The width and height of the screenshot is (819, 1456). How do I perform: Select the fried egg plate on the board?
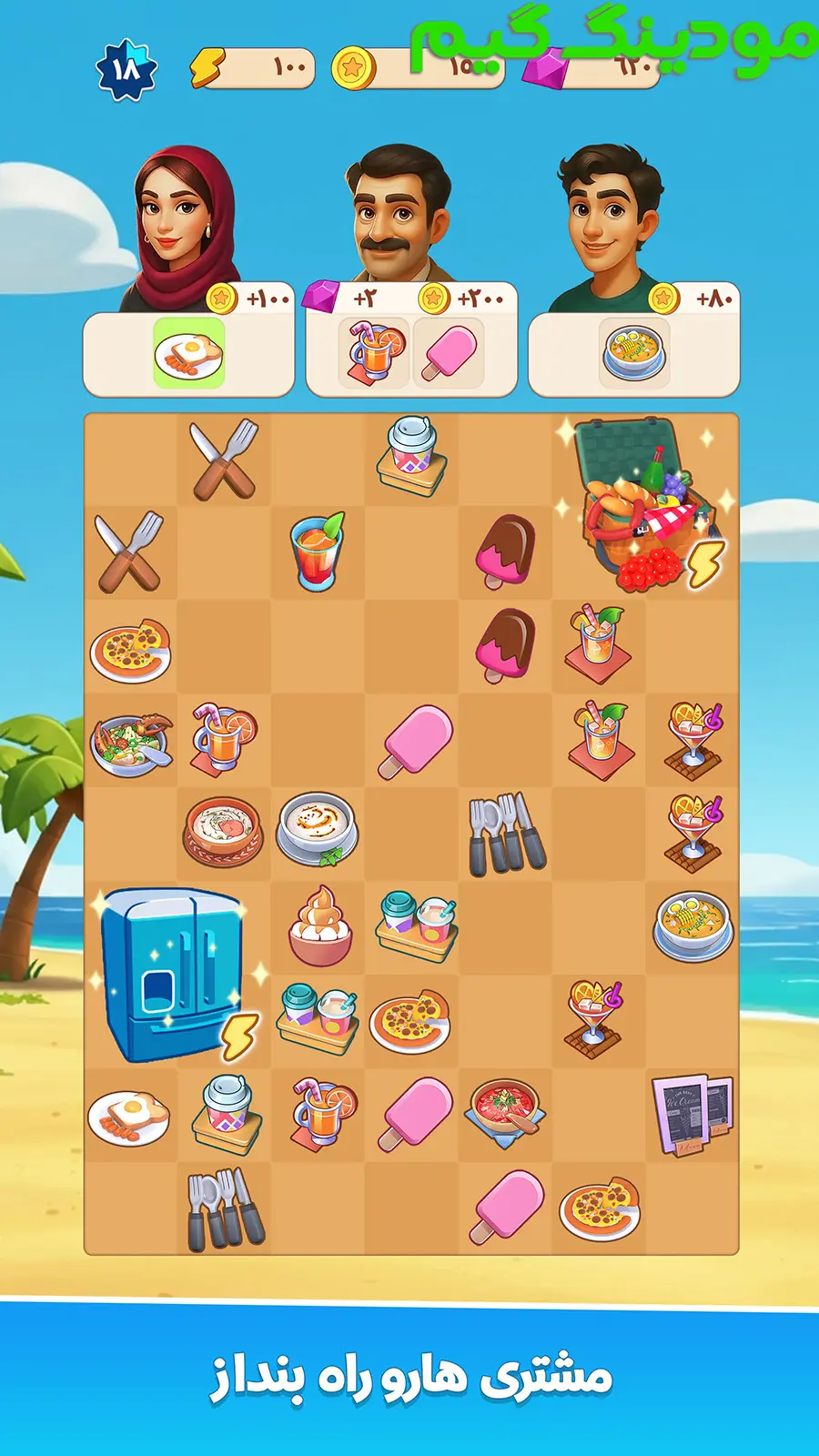(x=129, y=1116)
